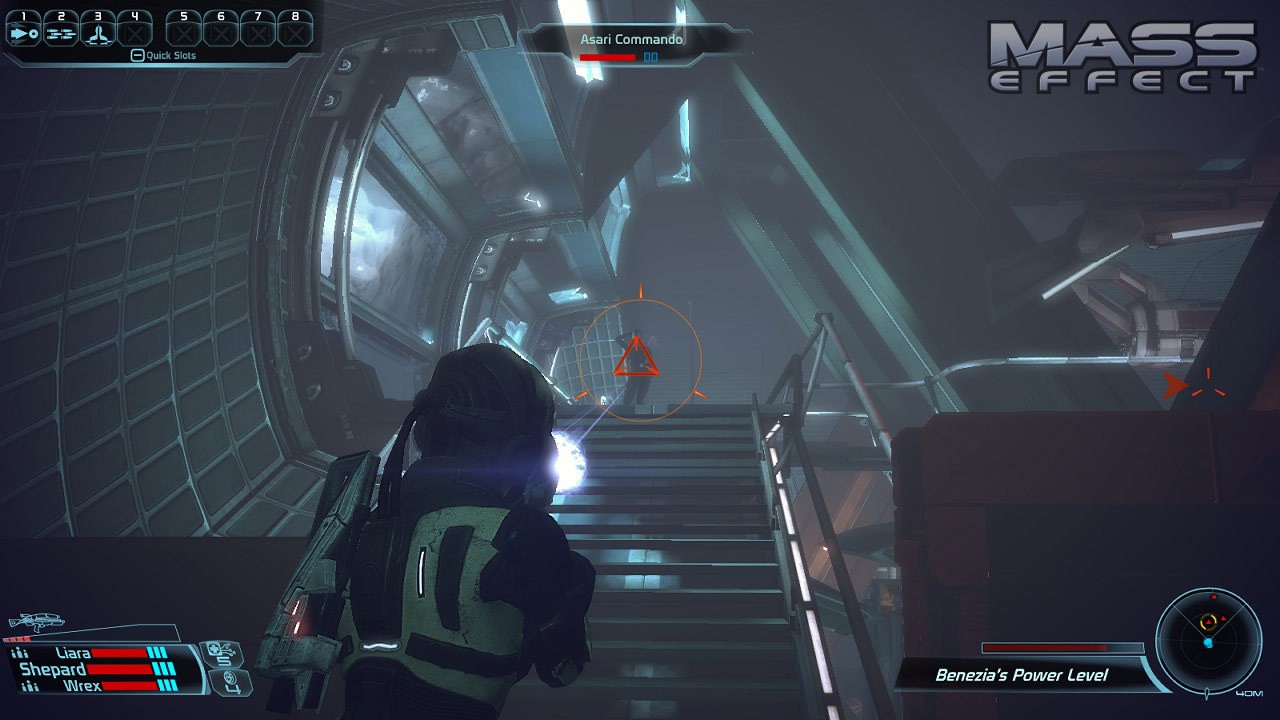Expand quick slot 6

click(x=219, y=32)
